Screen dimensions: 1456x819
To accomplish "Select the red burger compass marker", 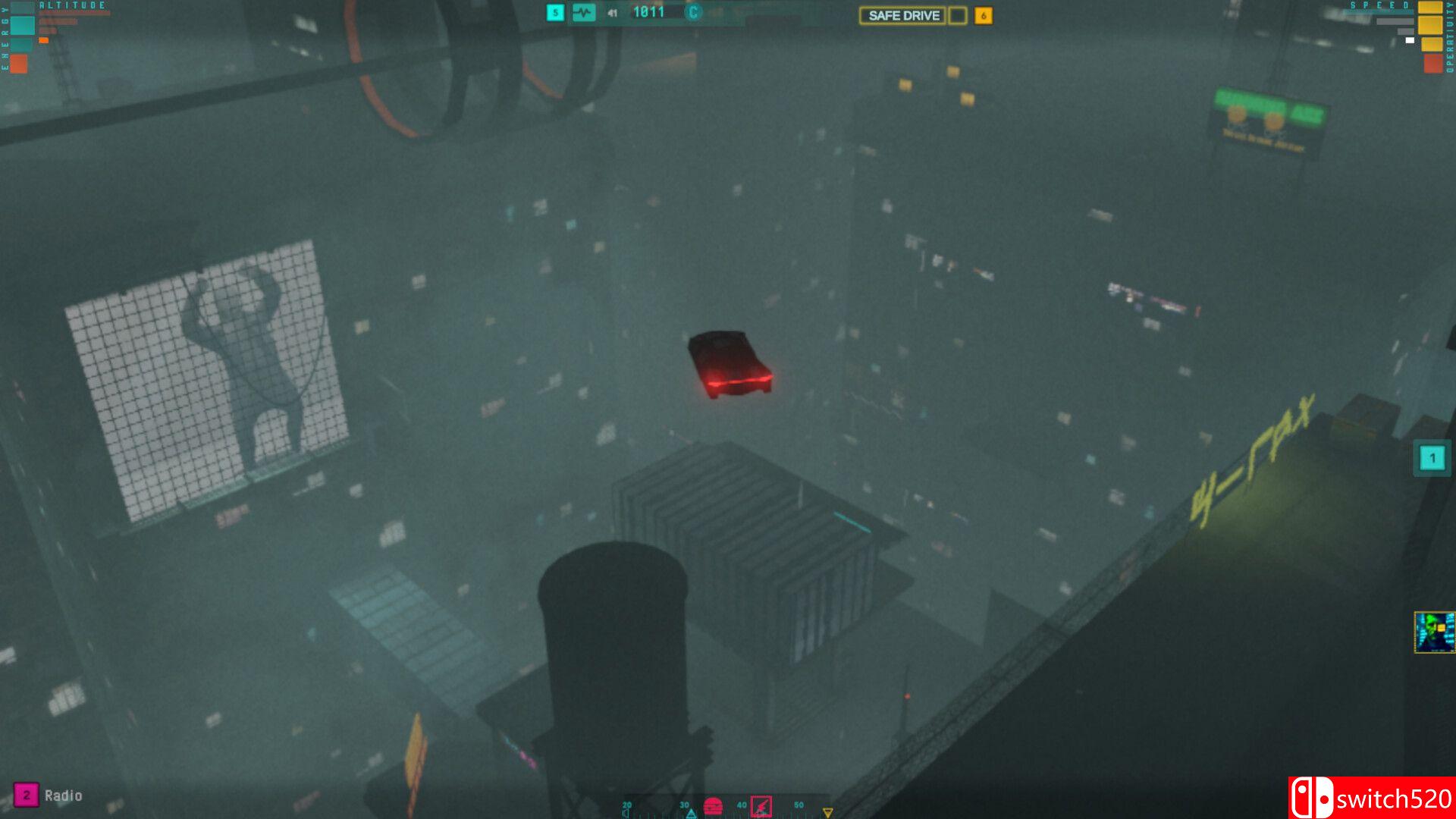I will 713,806.
